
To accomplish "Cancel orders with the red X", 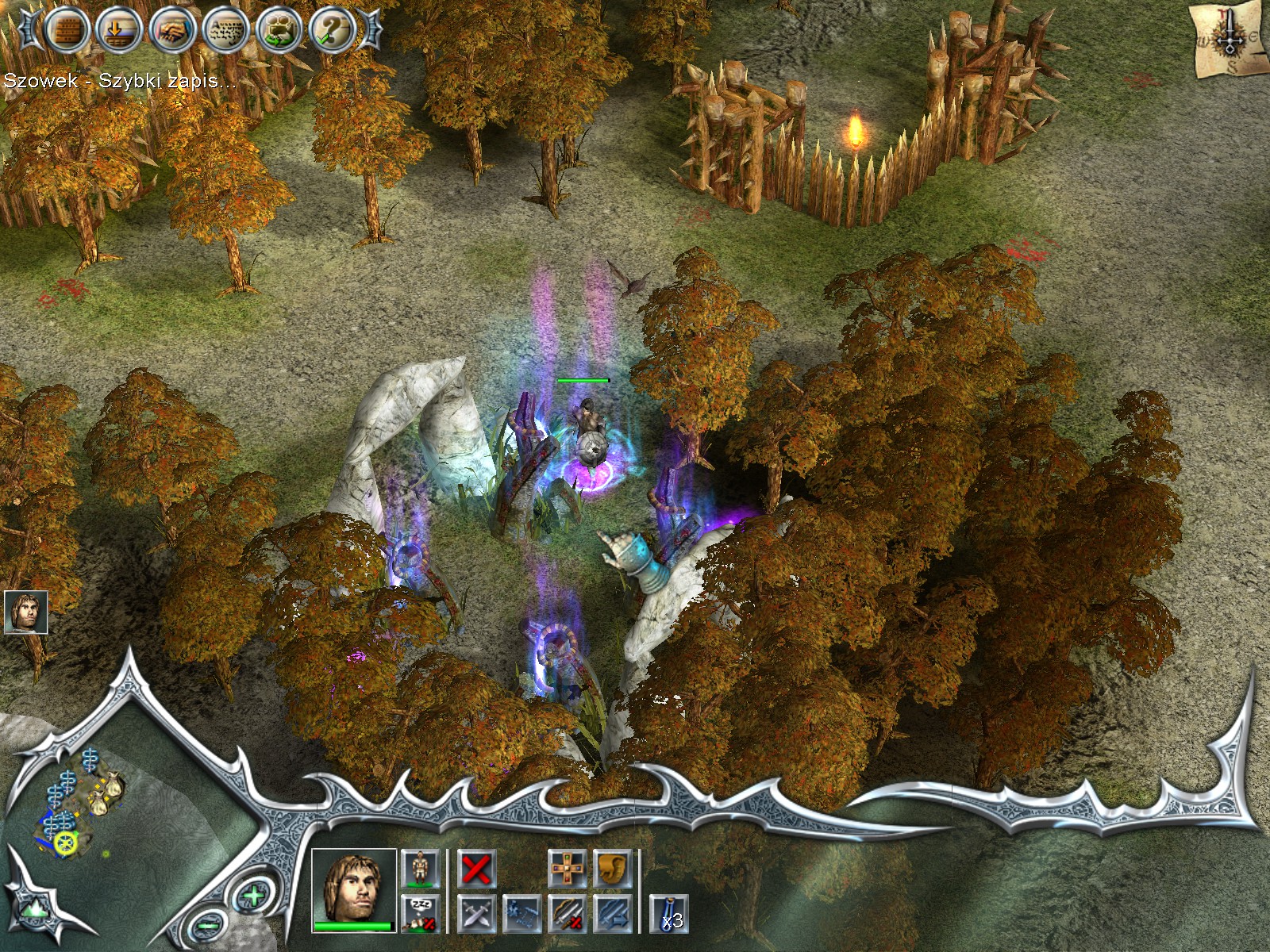I will point(476,869).
